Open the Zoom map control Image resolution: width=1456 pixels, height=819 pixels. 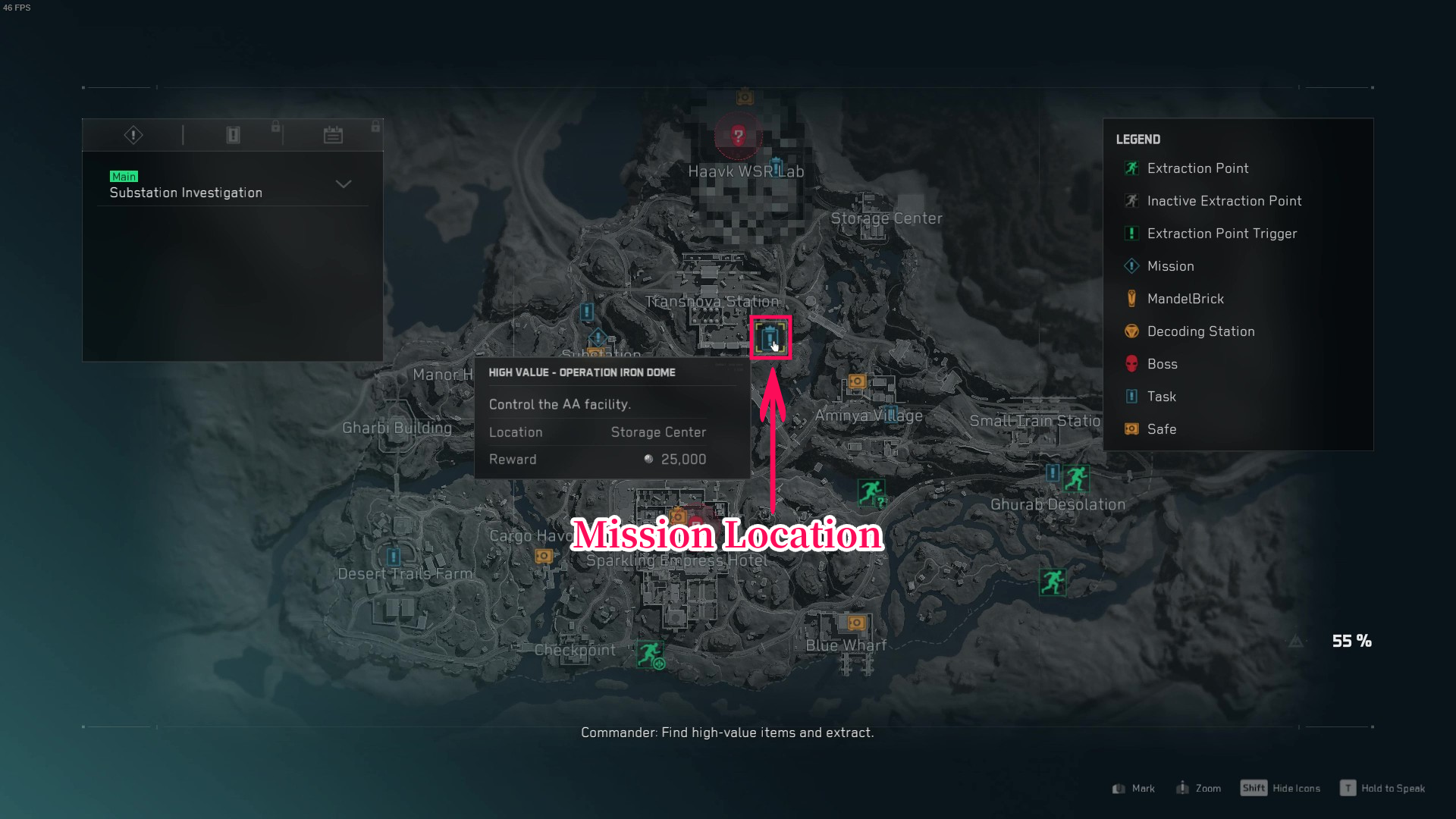click(1198, 788)
